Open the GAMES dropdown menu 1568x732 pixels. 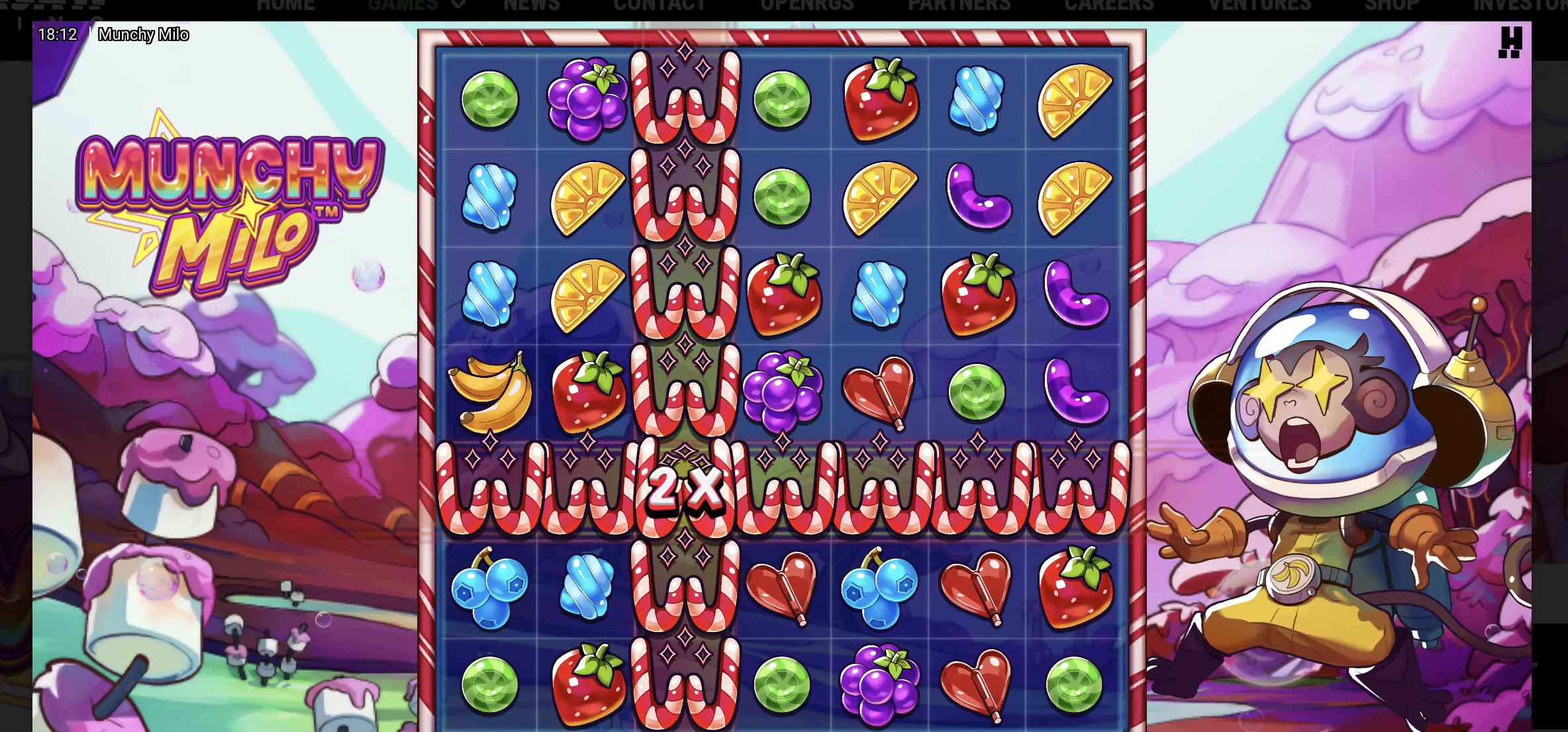403,5
